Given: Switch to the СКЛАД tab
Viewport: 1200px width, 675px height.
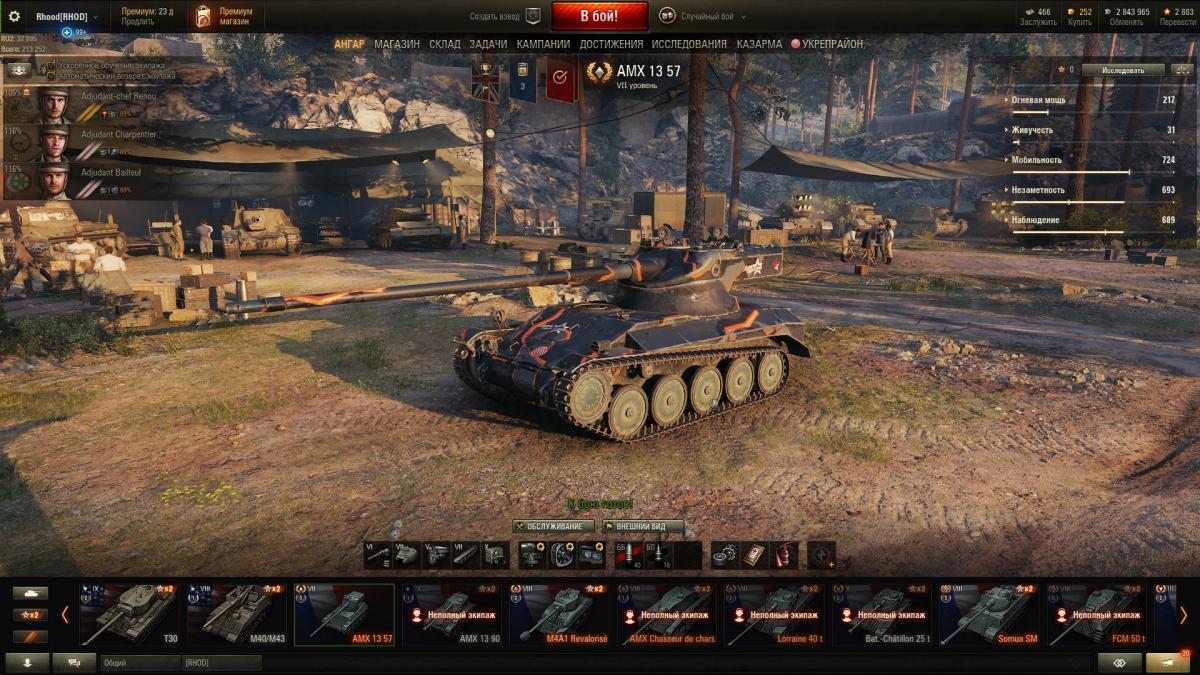Looking at the screenshot, I should 445,44.
